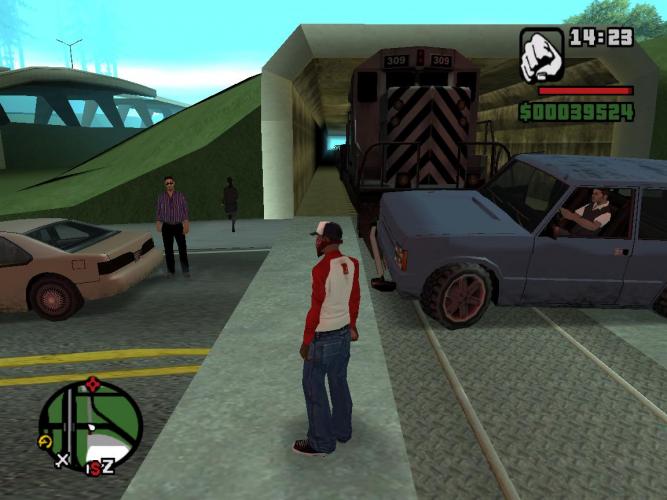
Task: Select the yellow circular arrow radar blip
Action: (x=46, y=440)
